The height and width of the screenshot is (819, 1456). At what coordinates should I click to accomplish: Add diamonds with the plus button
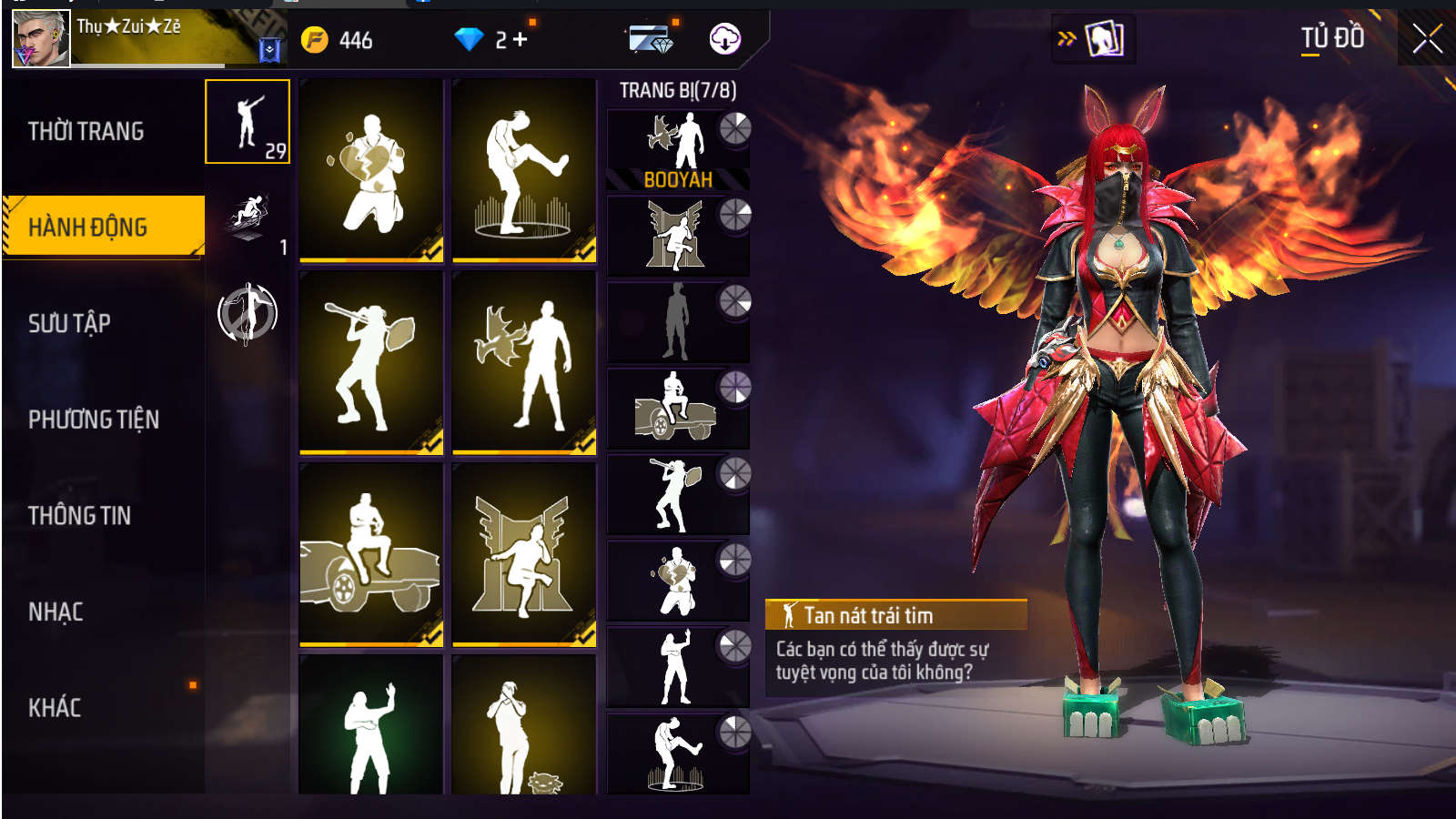(x=521, y=40)
